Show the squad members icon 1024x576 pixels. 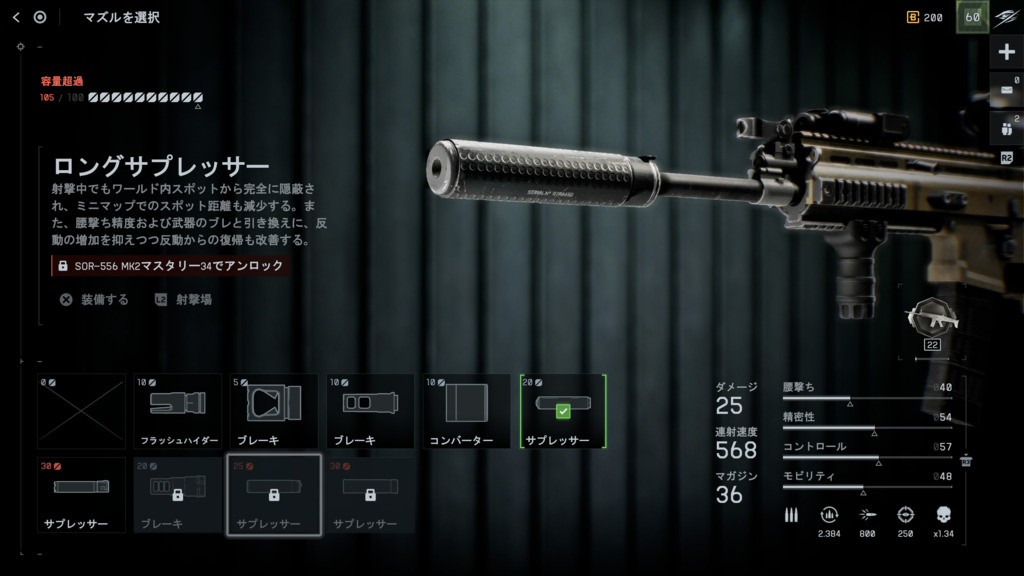coord(1006,128)
